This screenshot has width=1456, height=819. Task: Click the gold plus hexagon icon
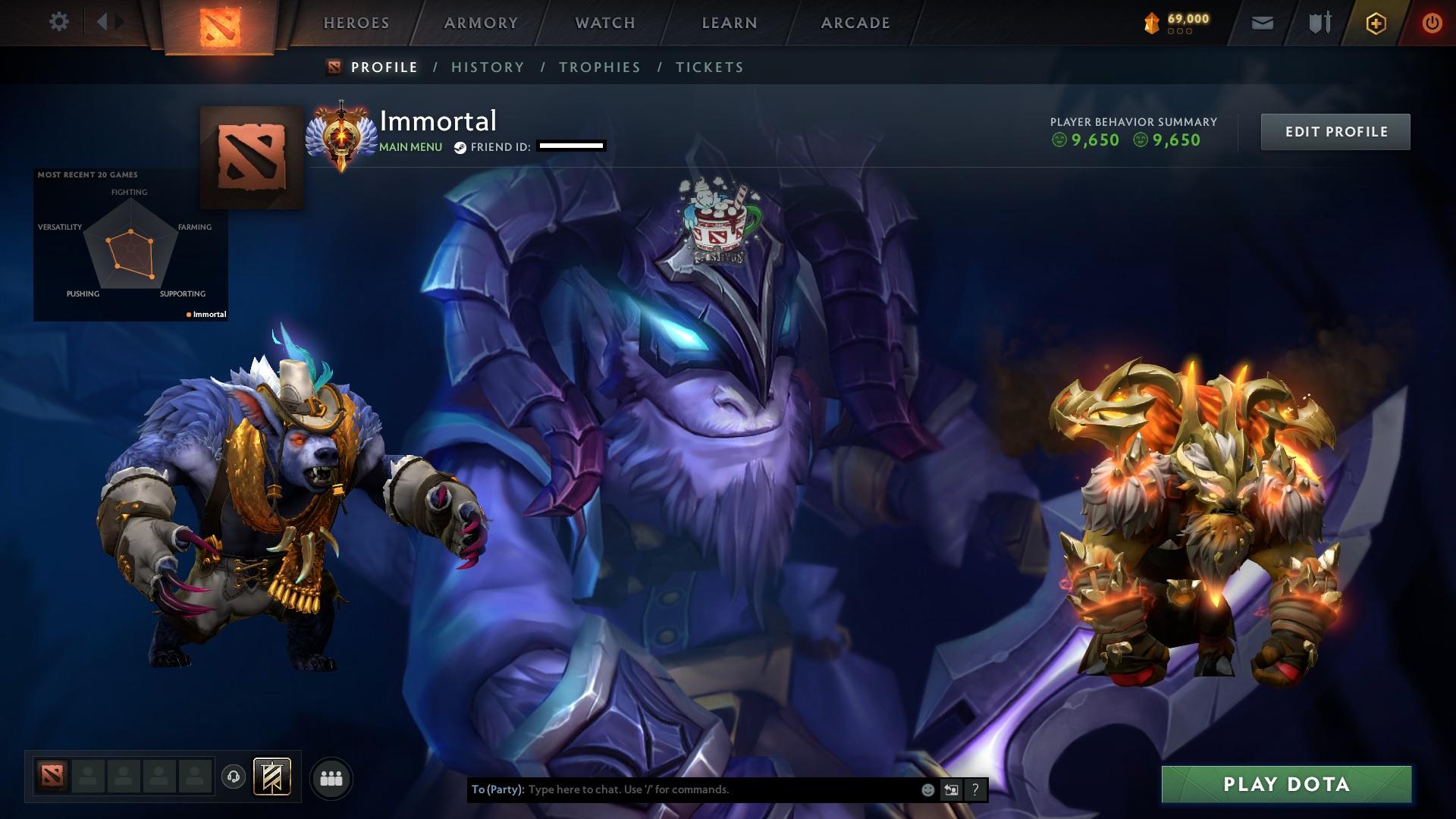1376,23
